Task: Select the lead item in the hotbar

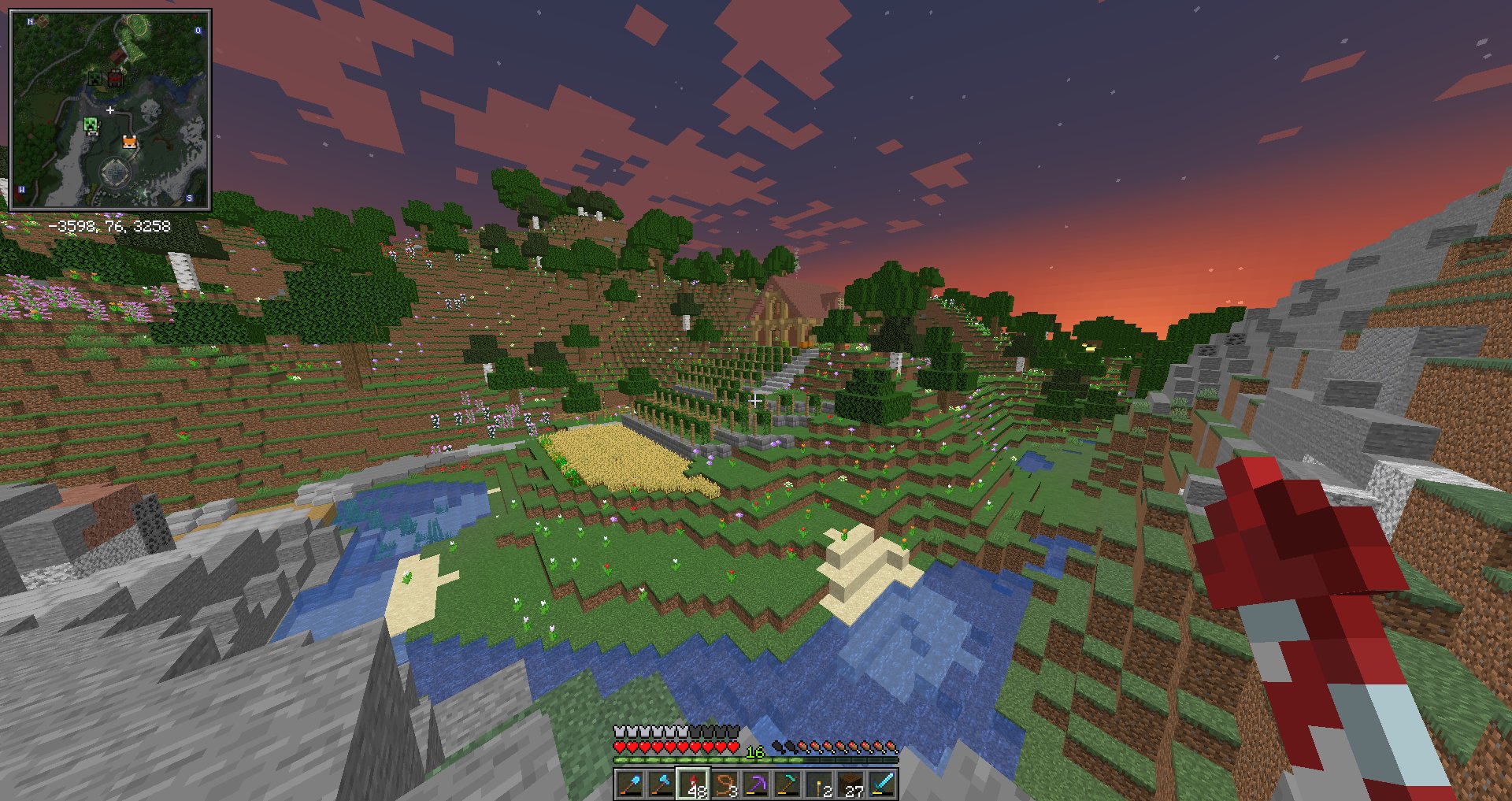Action: [x=724, y=784]
